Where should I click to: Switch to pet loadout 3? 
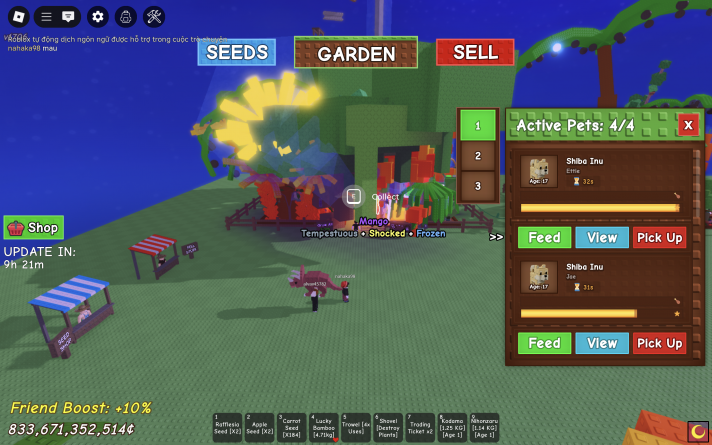478,185
